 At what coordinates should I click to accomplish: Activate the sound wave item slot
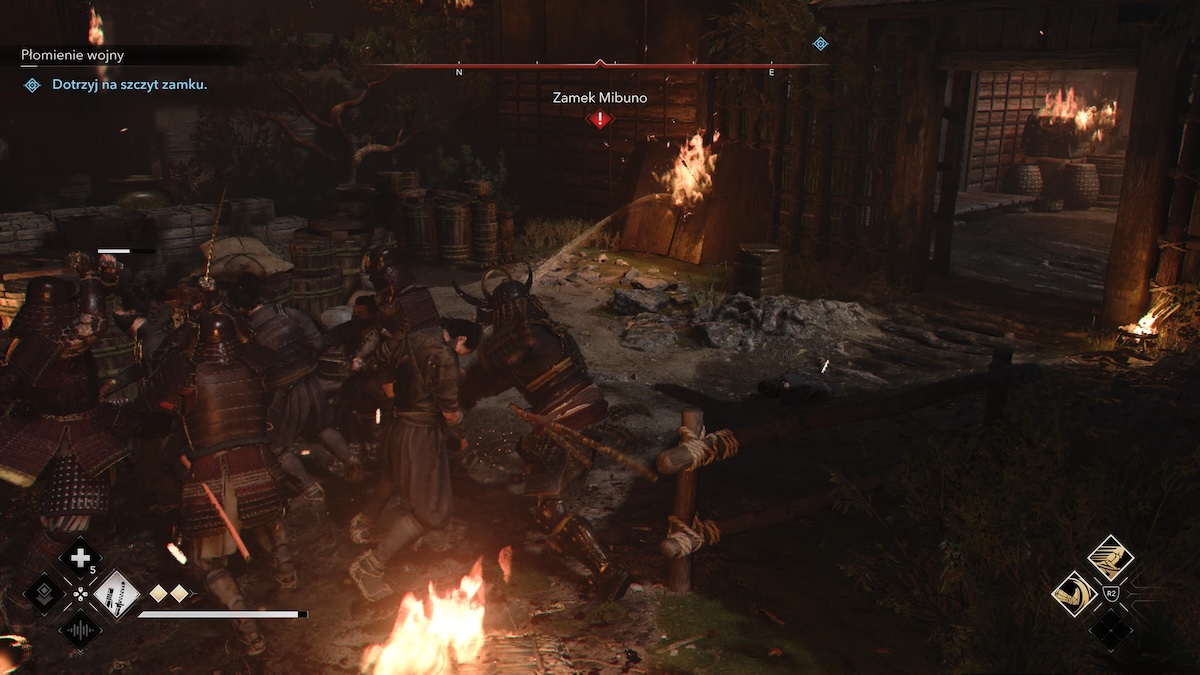[80, 631]
